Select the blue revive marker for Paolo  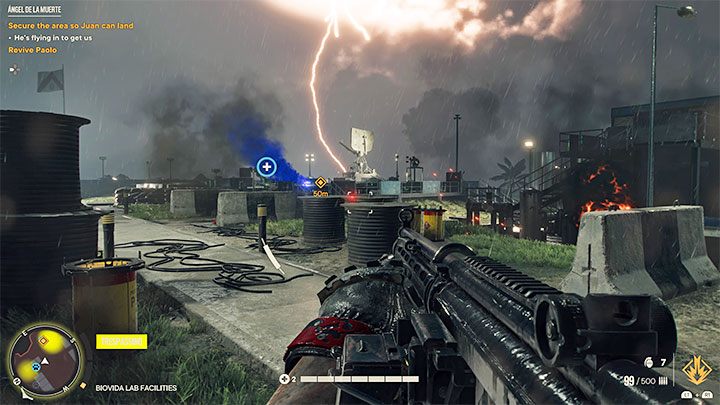(266, 167)
